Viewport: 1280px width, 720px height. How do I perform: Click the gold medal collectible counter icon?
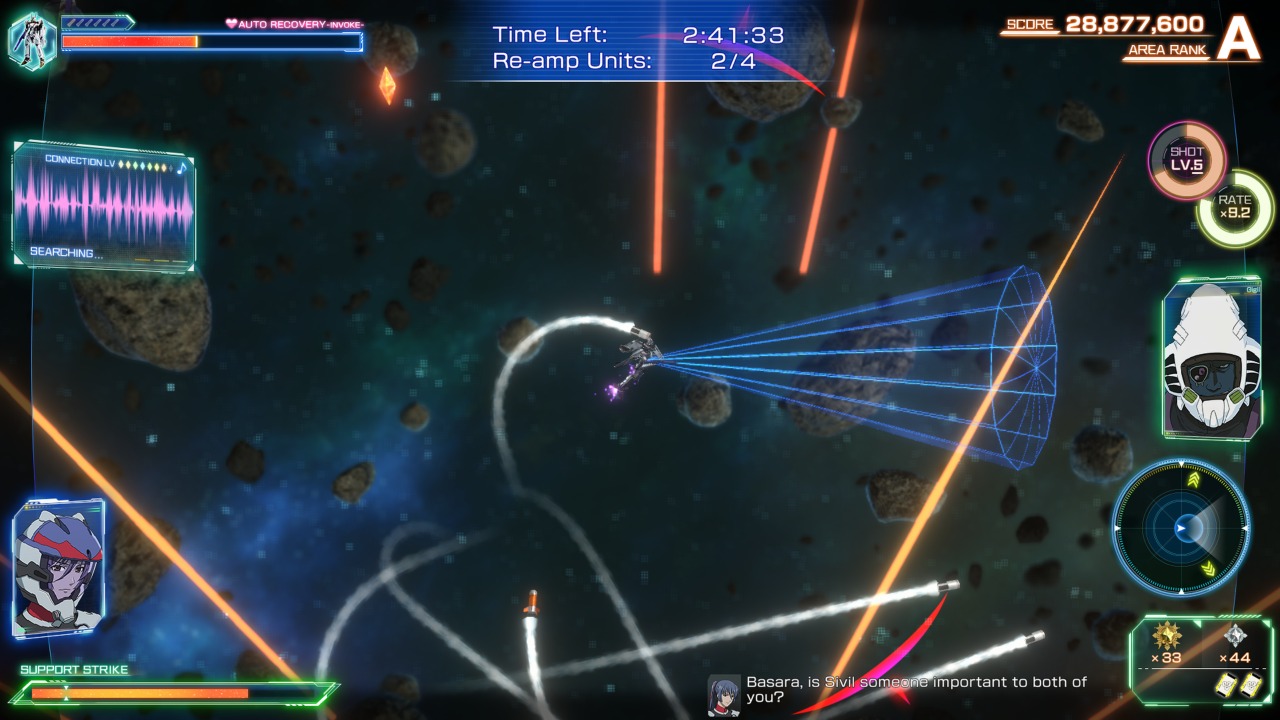click(1167, 636)
